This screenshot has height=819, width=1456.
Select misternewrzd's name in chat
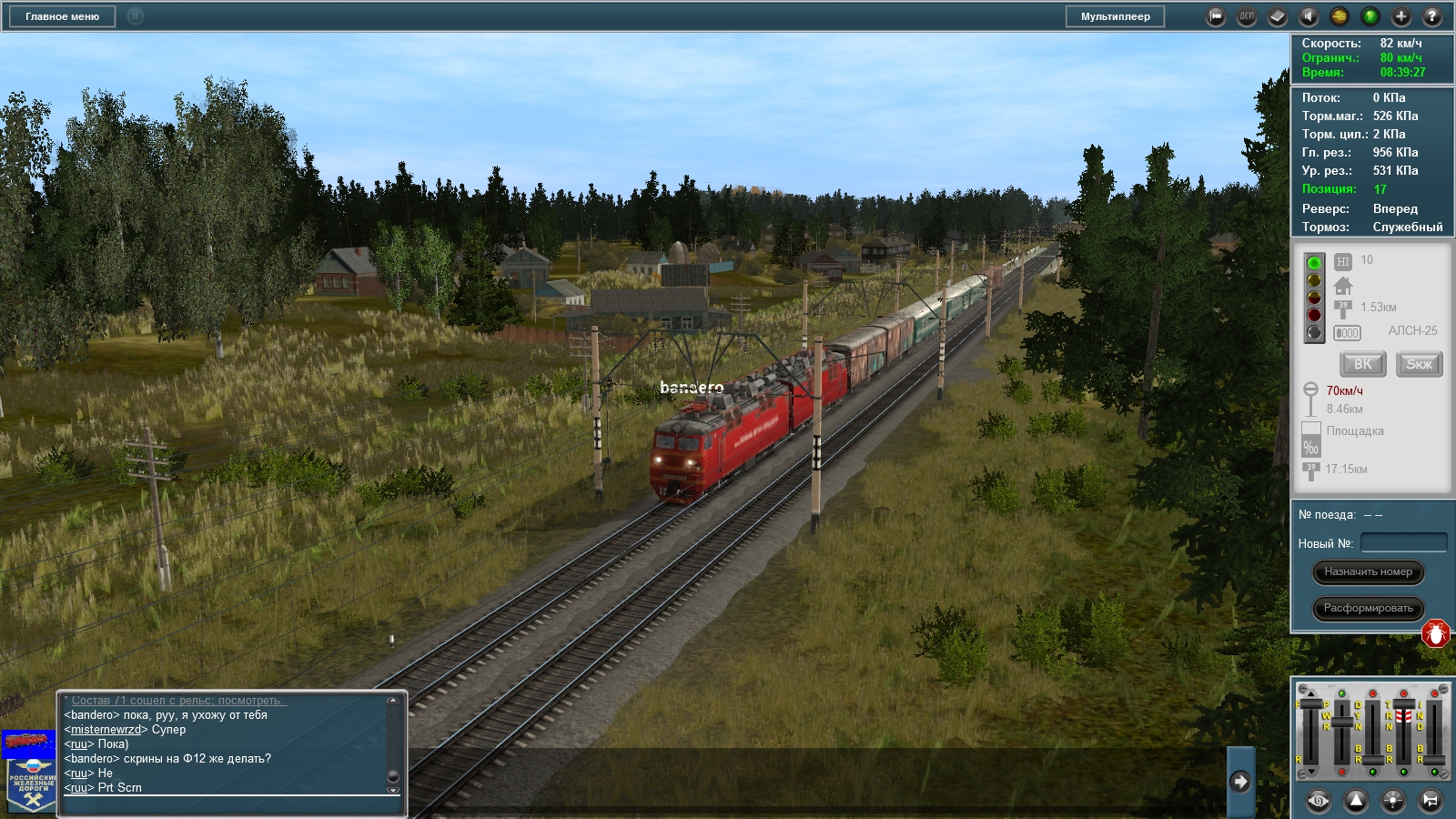click(106, 730)
